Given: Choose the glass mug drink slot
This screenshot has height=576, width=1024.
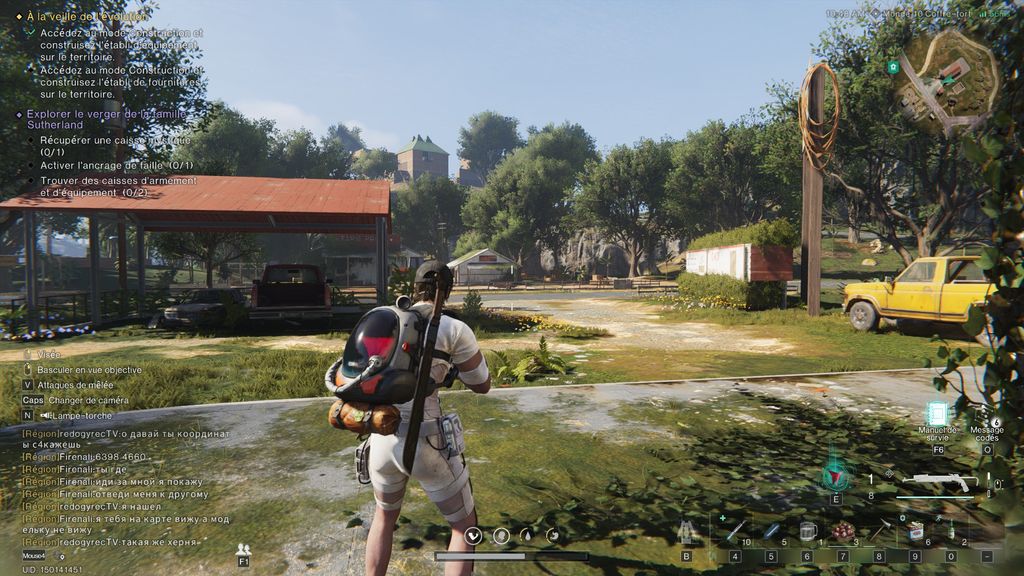Looking at the screenshot, I should click(x=807, y=532).
